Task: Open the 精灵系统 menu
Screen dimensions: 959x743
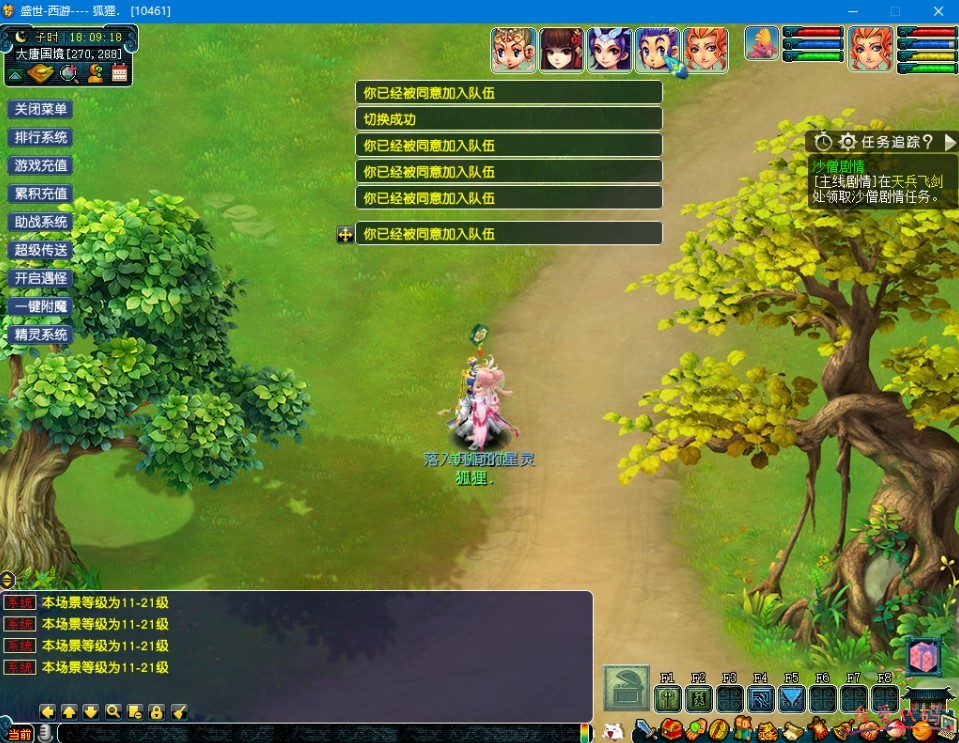Action: [x=41, y=334]
